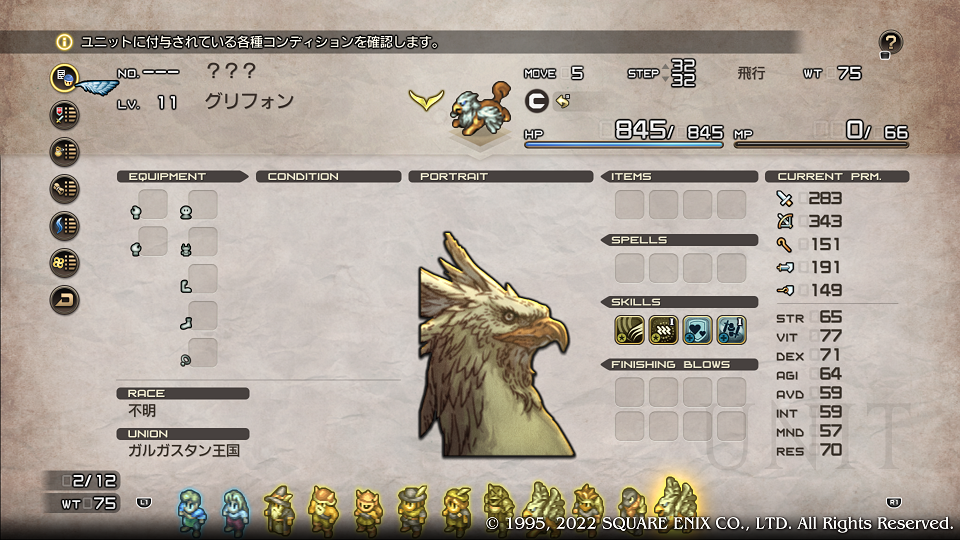Open the help question mark button
Viewport: 960px width, 540px height.
click(x=891, y=42)
